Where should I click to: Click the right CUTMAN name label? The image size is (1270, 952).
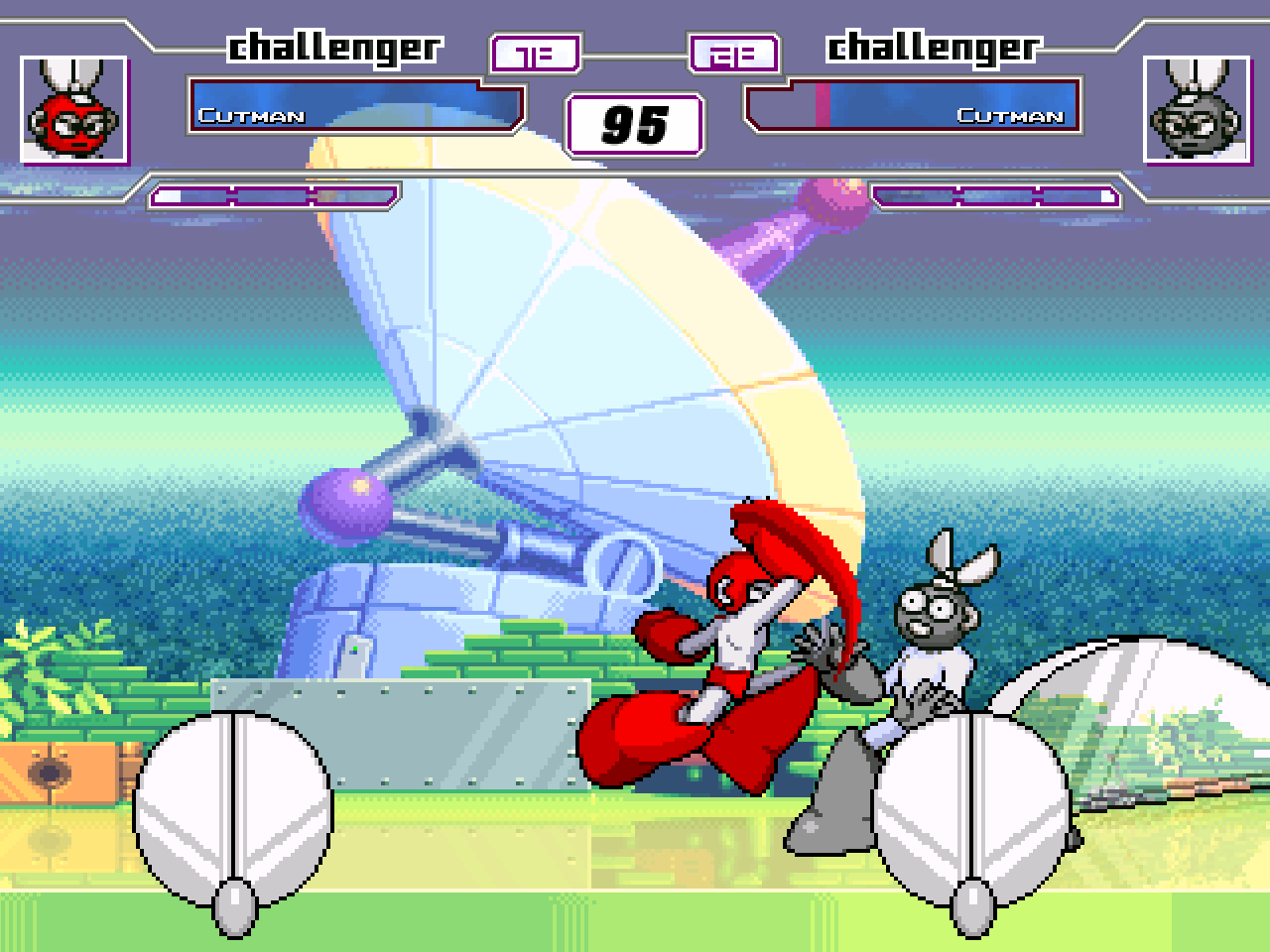1012,118
